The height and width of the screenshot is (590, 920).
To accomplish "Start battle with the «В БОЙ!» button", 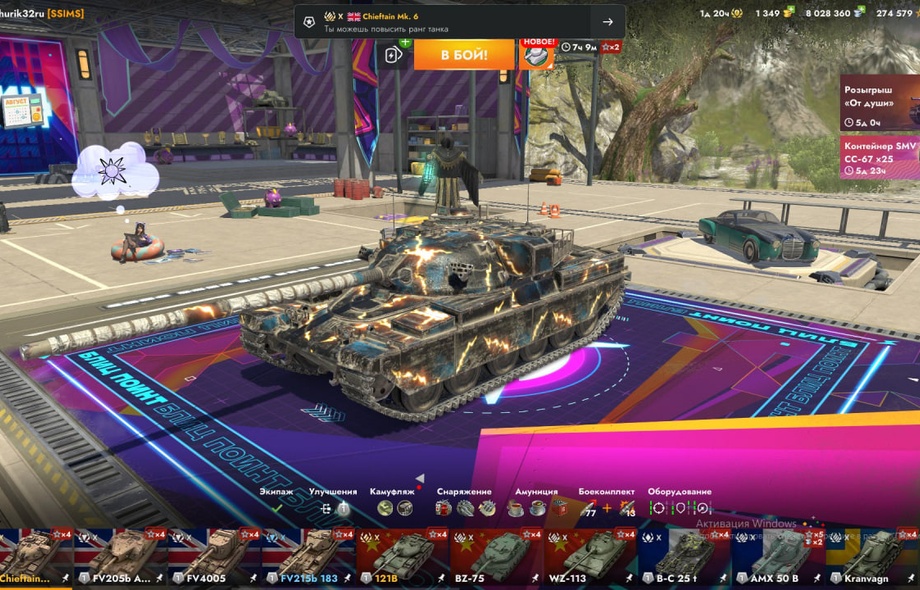I will 464,54.
